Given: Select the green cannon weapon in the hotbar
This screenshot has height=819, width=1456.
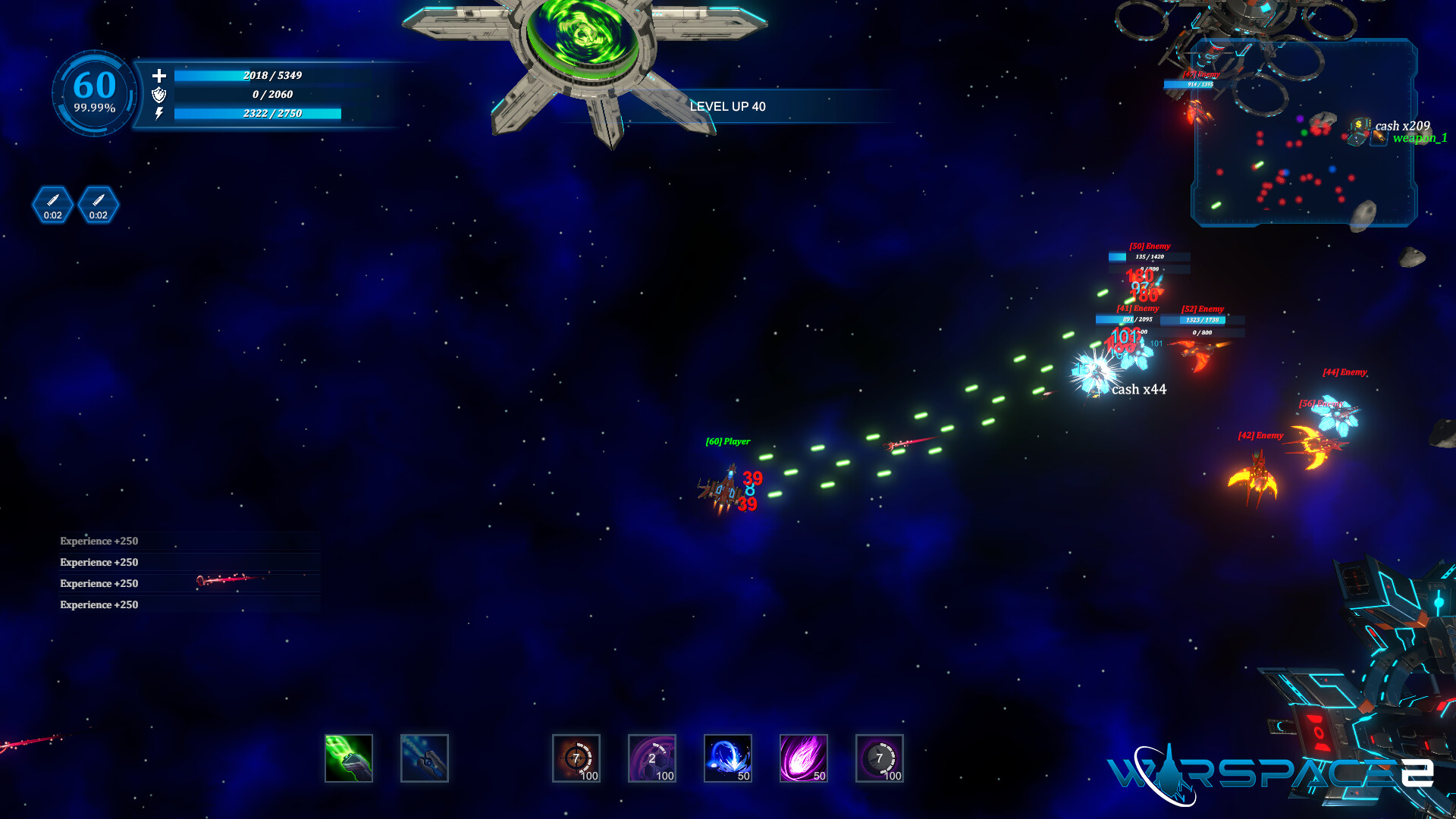Looking at the screenshot, I should pos(349,758).
